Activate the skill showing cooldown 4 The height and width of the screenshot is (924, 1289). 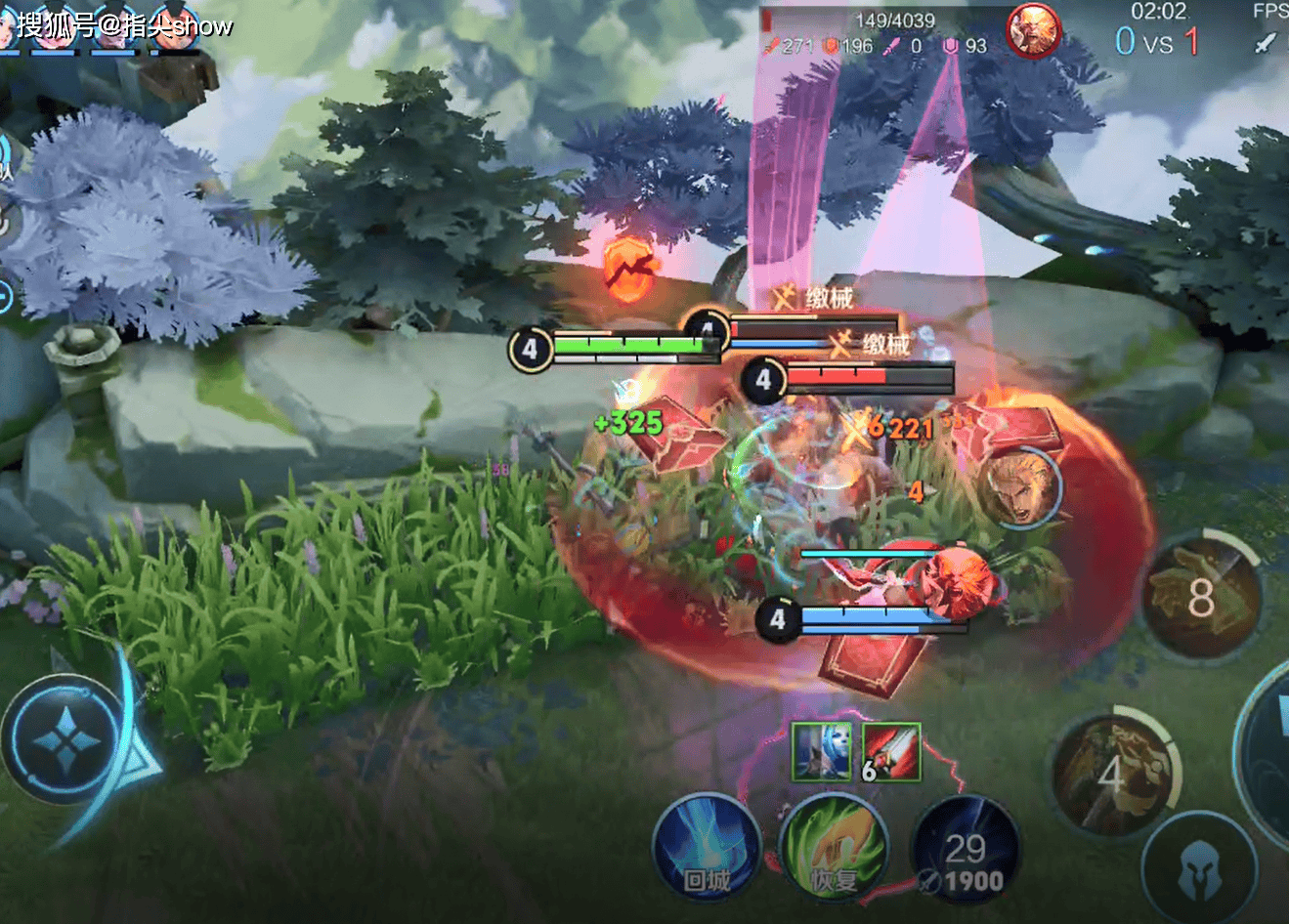coord(1112,775)
